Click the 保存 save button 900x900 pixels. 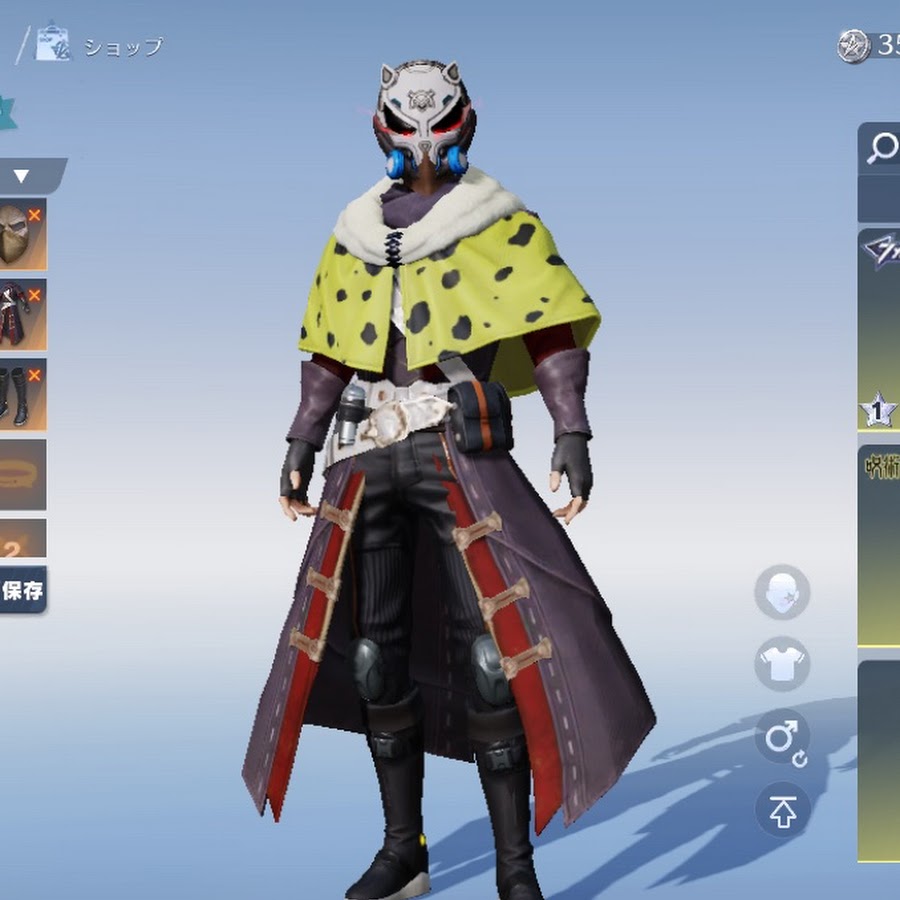(x=22, y=590)
